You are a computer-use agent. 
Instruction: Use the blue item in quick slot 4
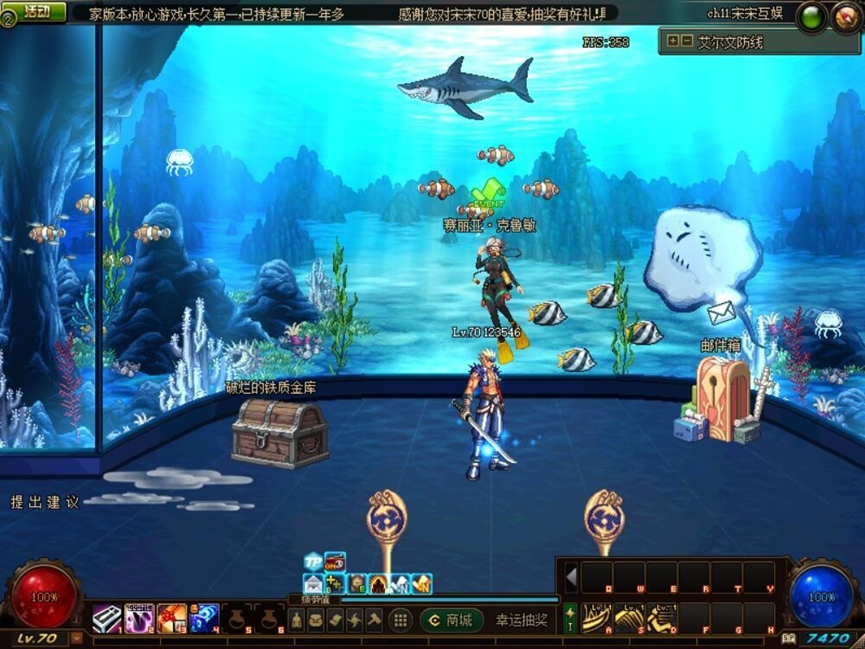coord(204,619)
